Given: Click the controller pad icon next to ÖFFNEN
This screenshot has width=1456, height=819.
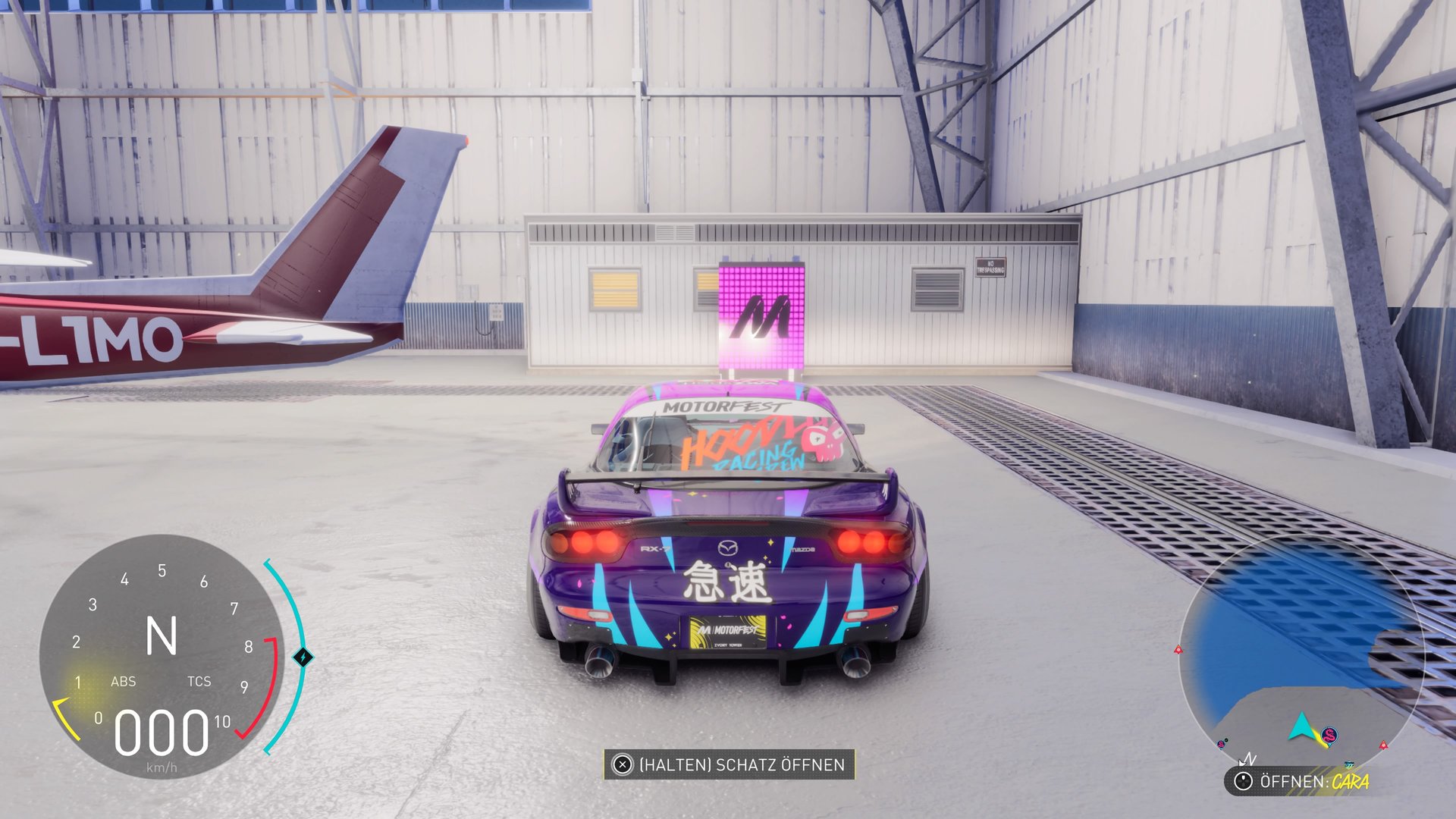Looking at the screenshot, I should tap(1243, 781).
